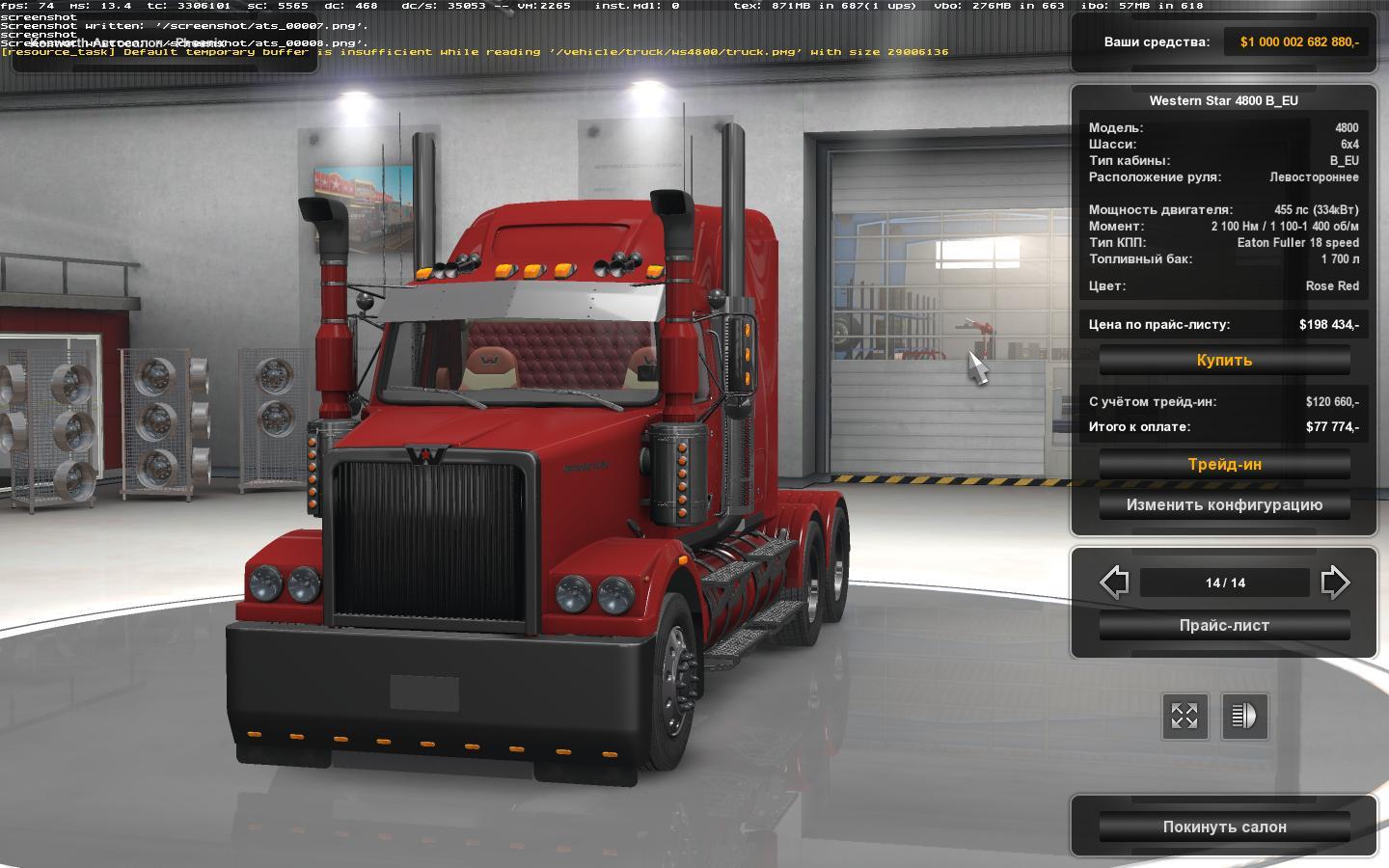Go to next truck with right arrow

1335,583
